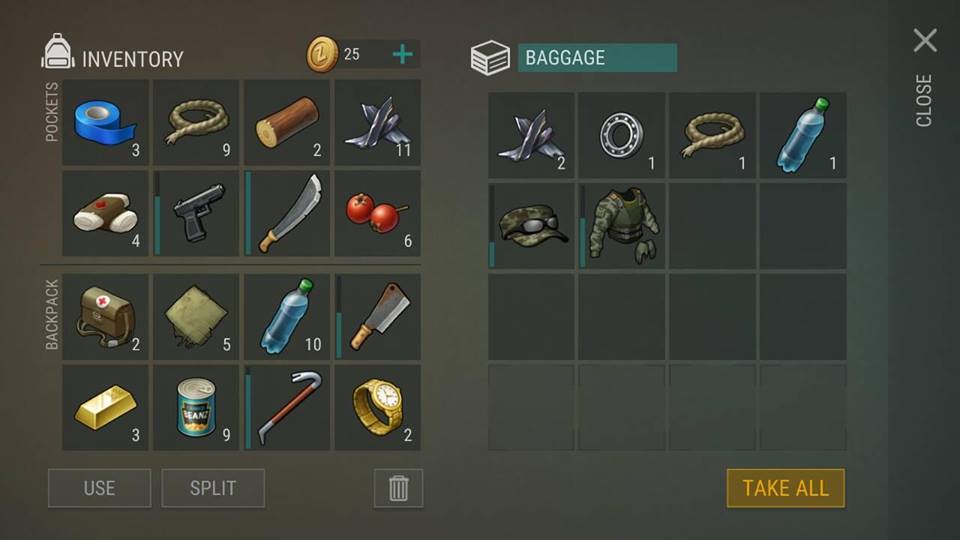Choose the pistol in pockets
Screen dimensions: 960x540
pos(196,213)
